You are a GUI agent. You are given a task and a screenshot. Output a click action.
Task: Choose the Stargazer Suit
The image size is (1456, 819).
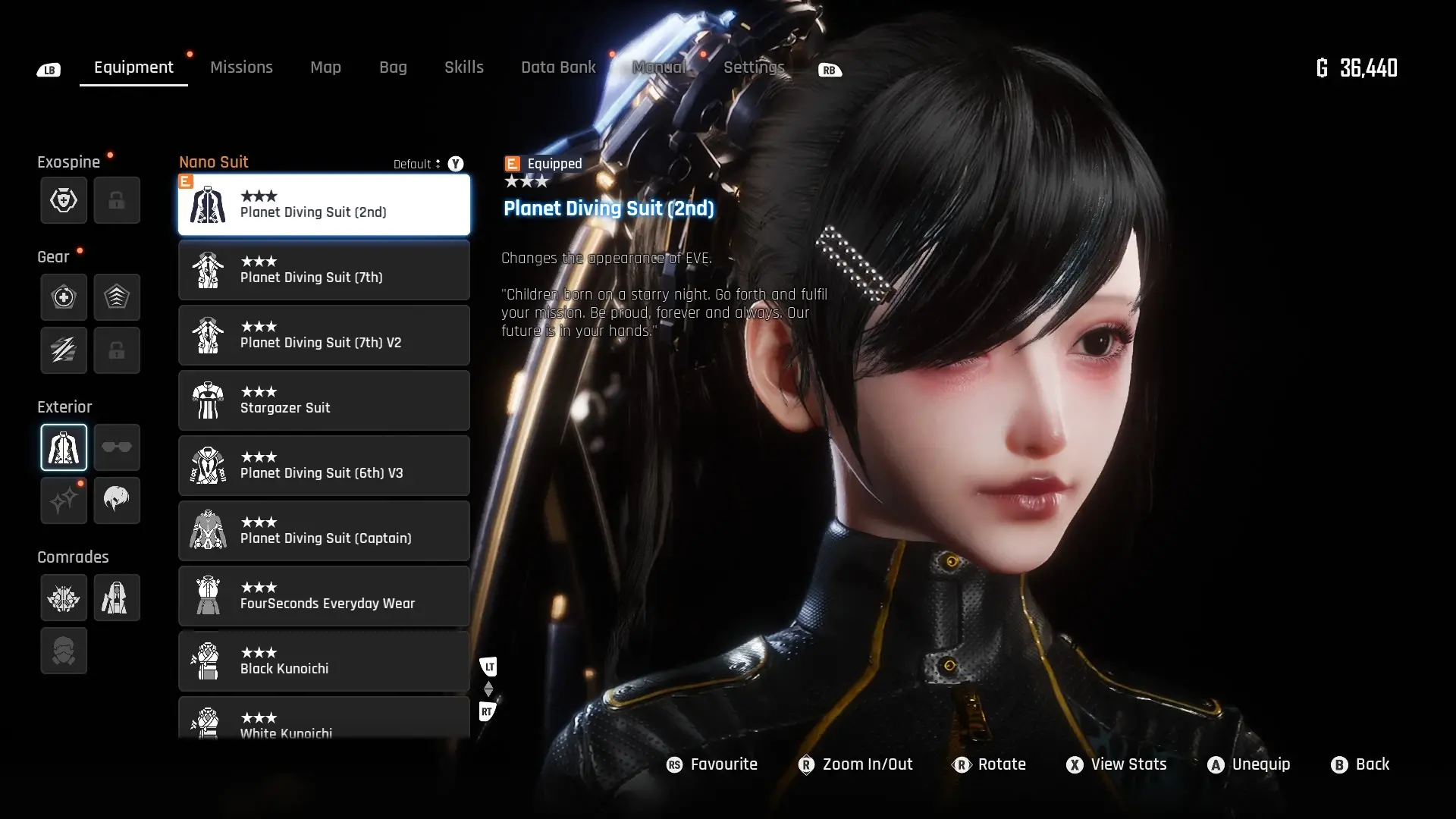tap(324, 400)
